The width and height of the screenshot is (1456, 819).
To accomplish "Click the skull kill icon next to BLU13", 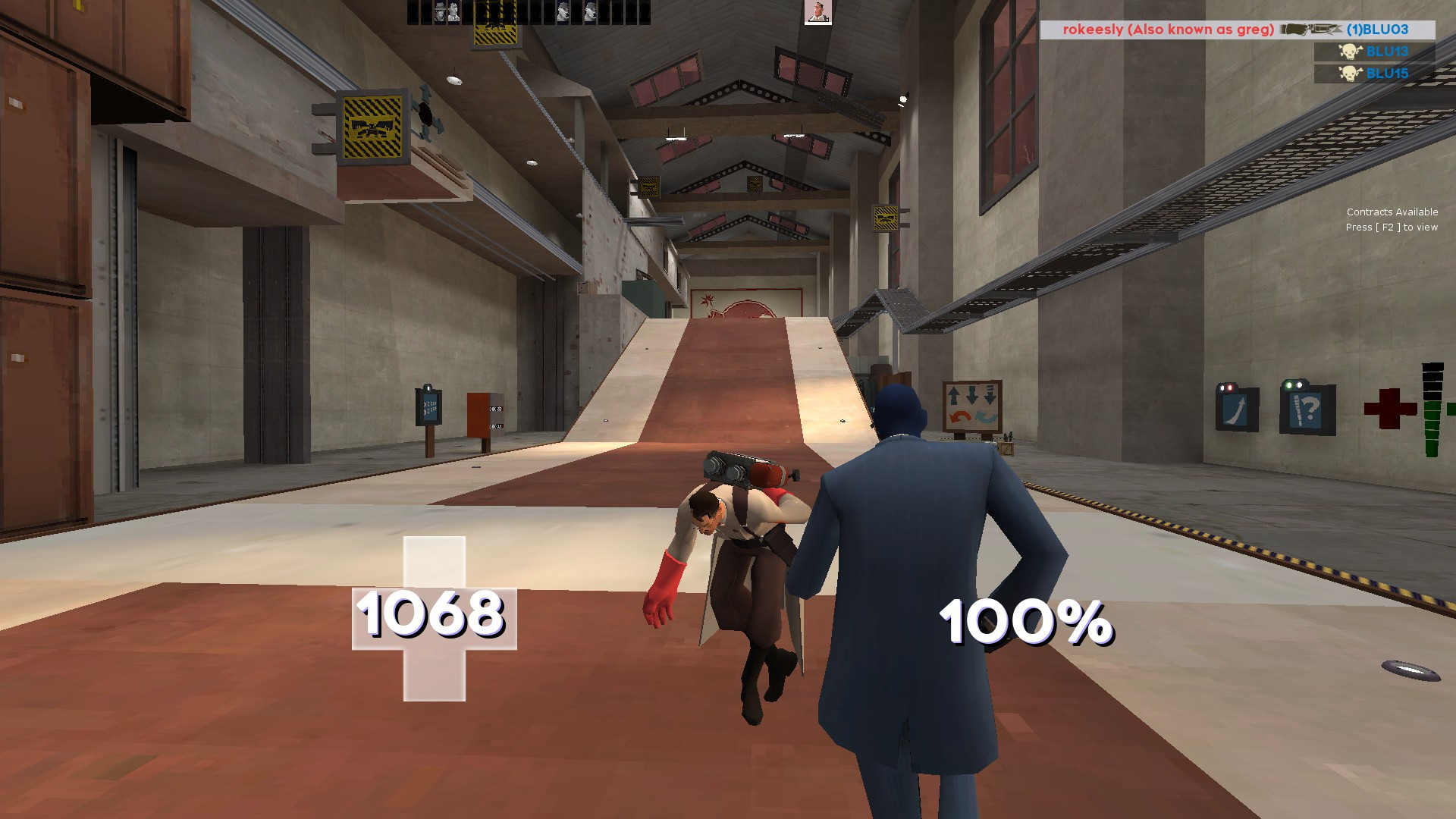I will (x=1349, y=52).
